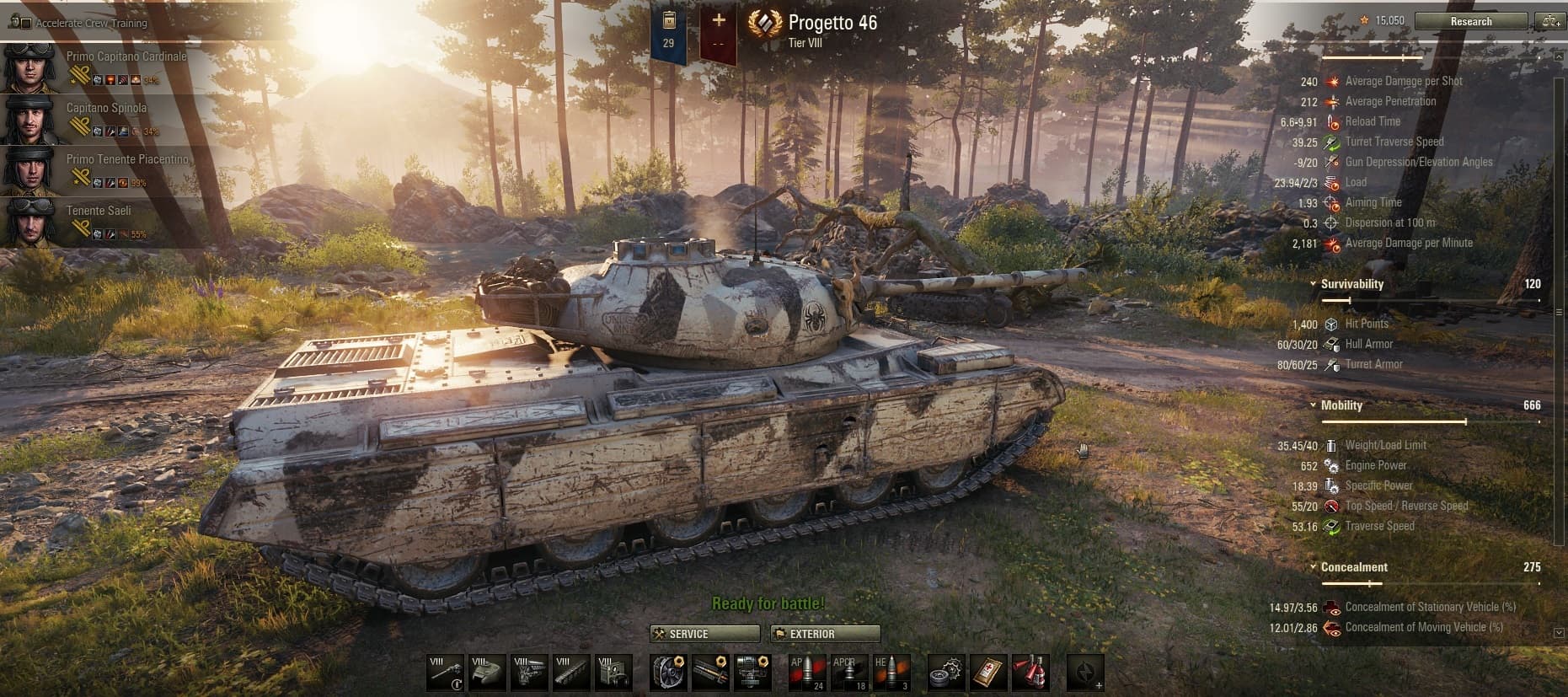Open the Improved Ventilation equipment slot
Screen dimensions: 1568x697
coord(667,673)
